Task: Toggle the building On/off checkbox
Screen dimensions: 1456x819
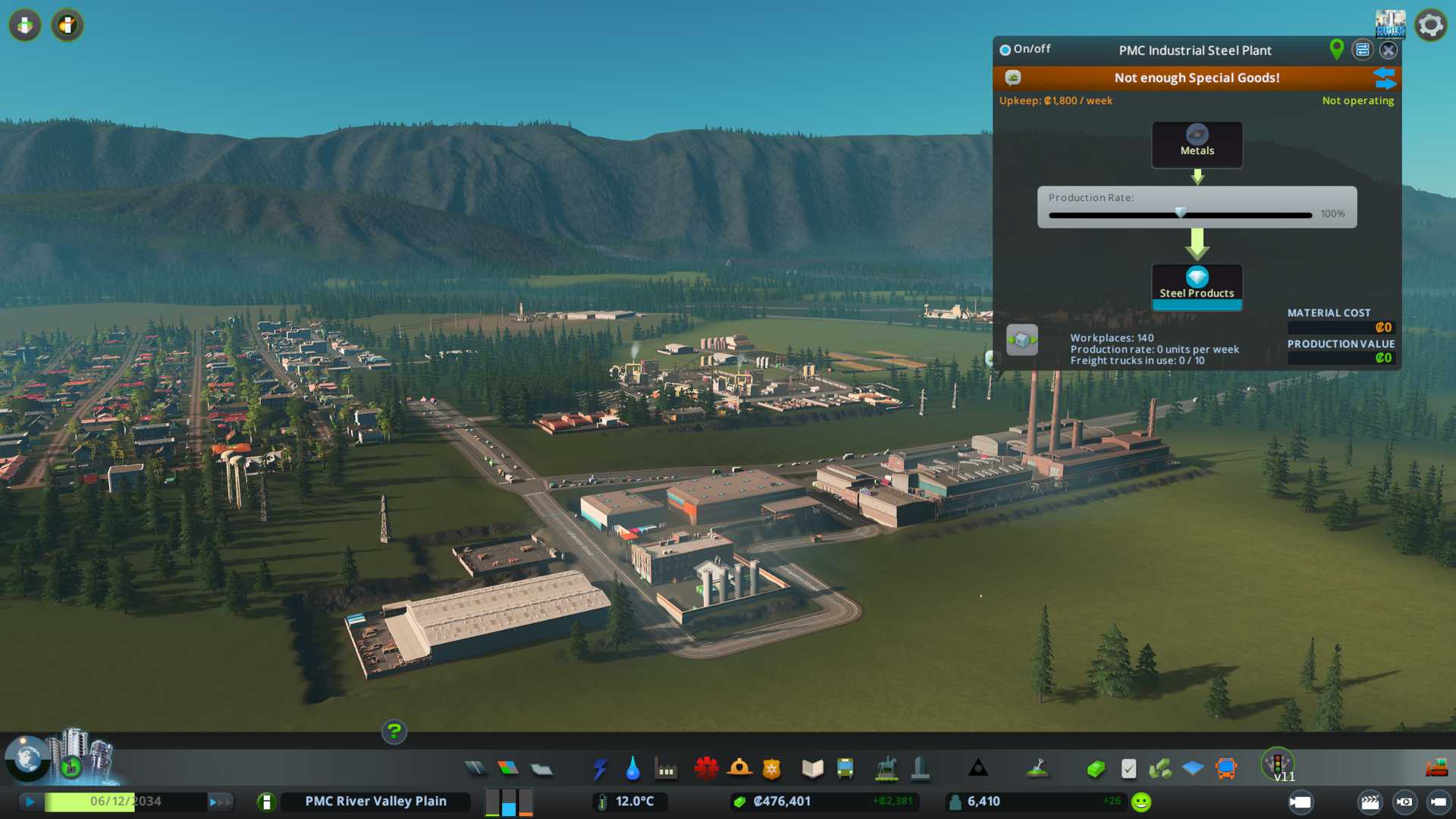Action: click(x=1006, y=50)
